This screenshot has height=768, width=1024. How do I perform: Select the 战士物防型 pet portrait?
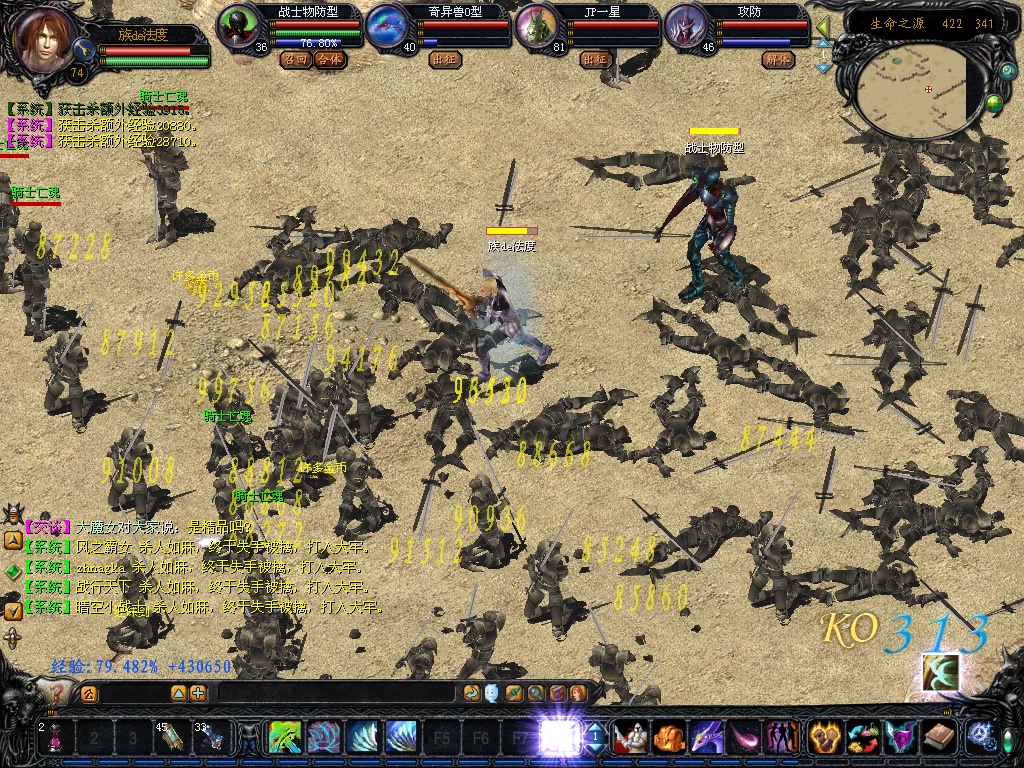[x=238, y=25]
